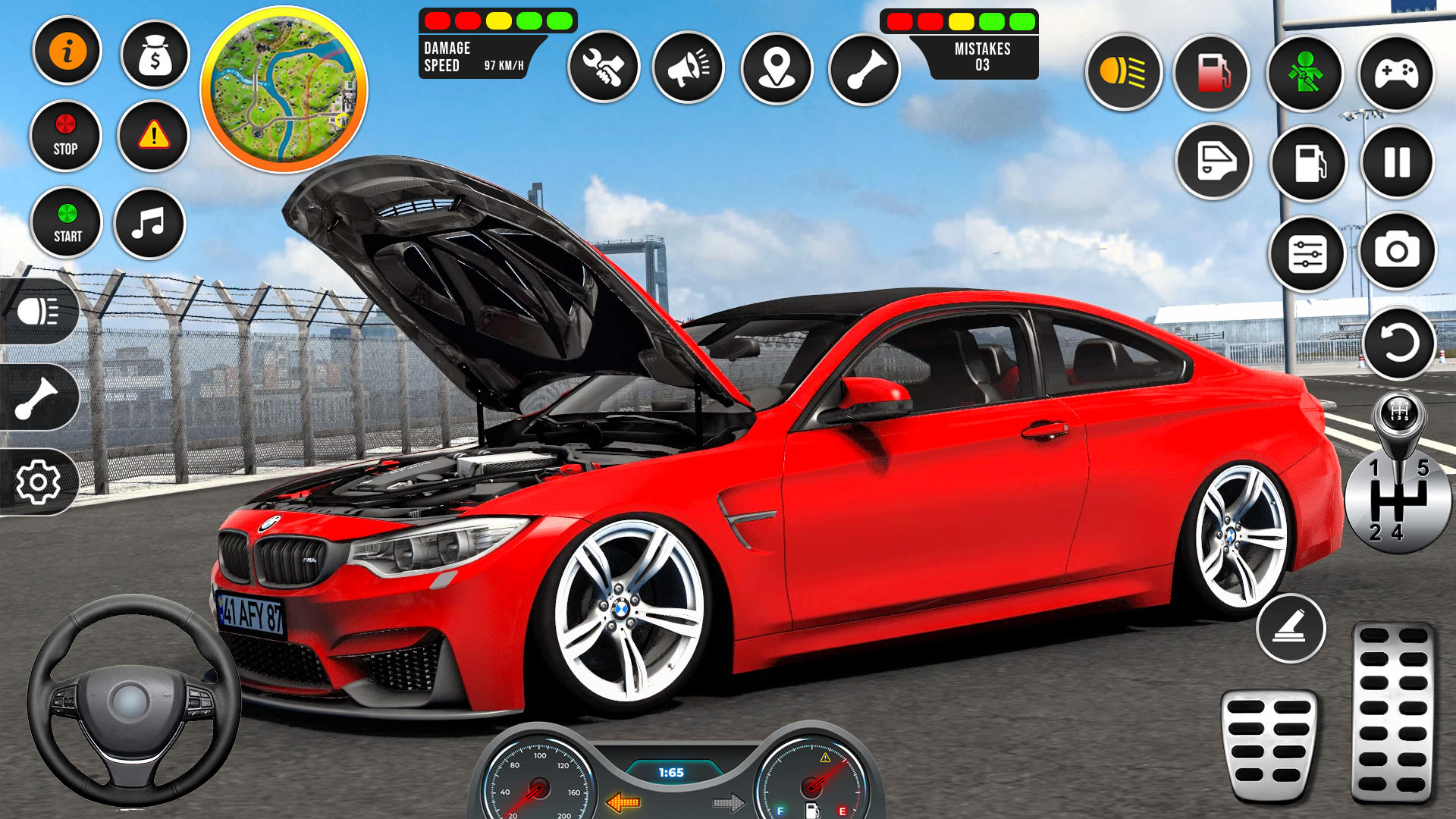Viewport: 1456px width, 819px height.
Task: Open the gamepad controls option
Action: (1396, 74)
